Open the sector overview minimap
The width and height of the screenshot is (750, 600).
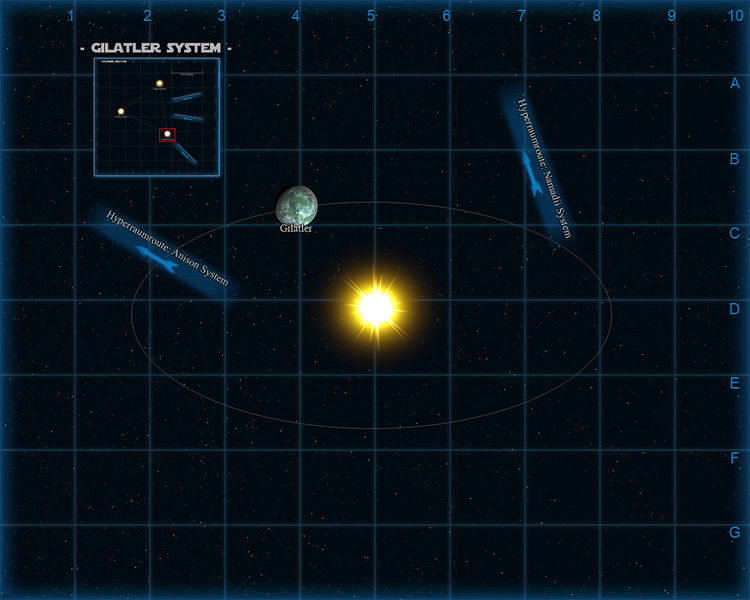(x=157, y=117)
